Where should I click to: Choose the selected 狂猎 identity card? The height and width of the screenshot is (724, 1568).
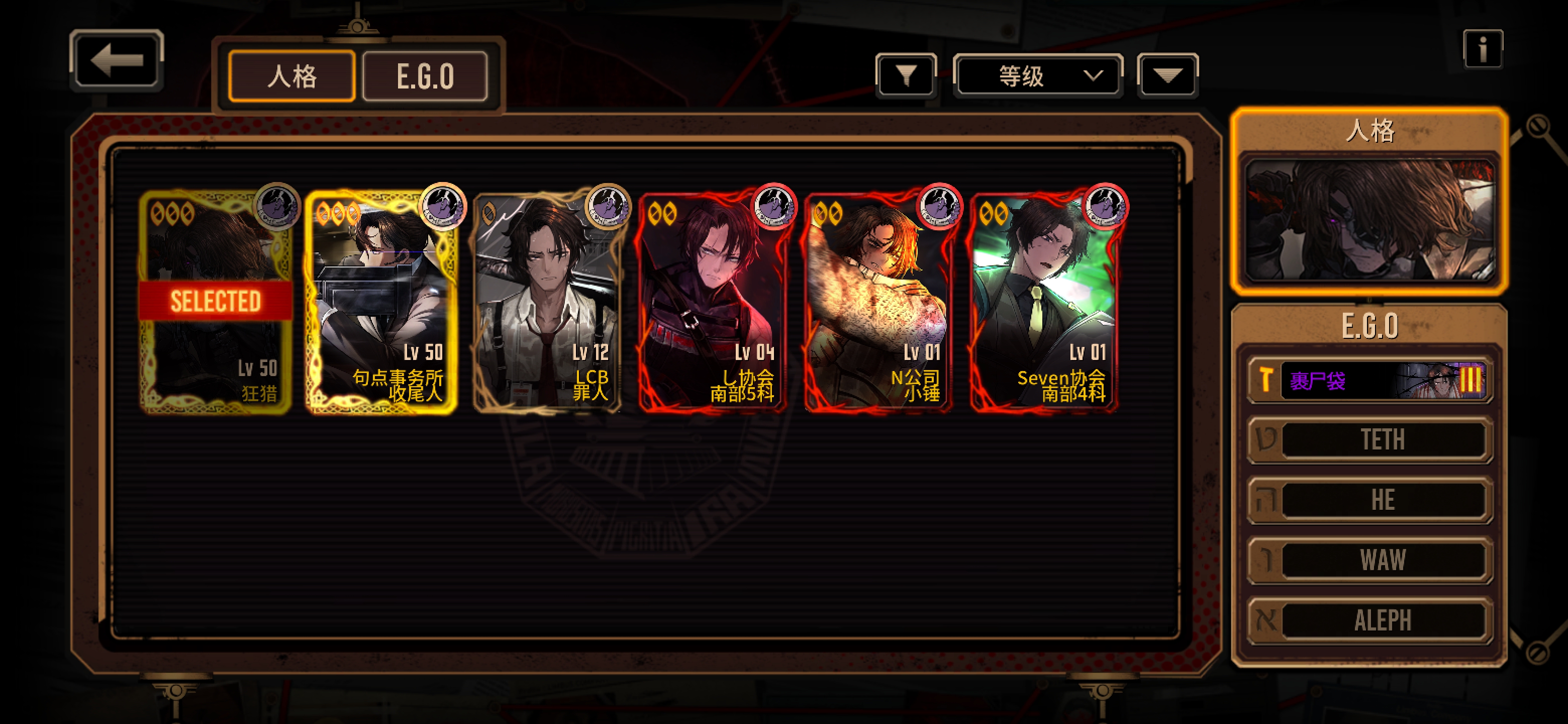point(216,301)
